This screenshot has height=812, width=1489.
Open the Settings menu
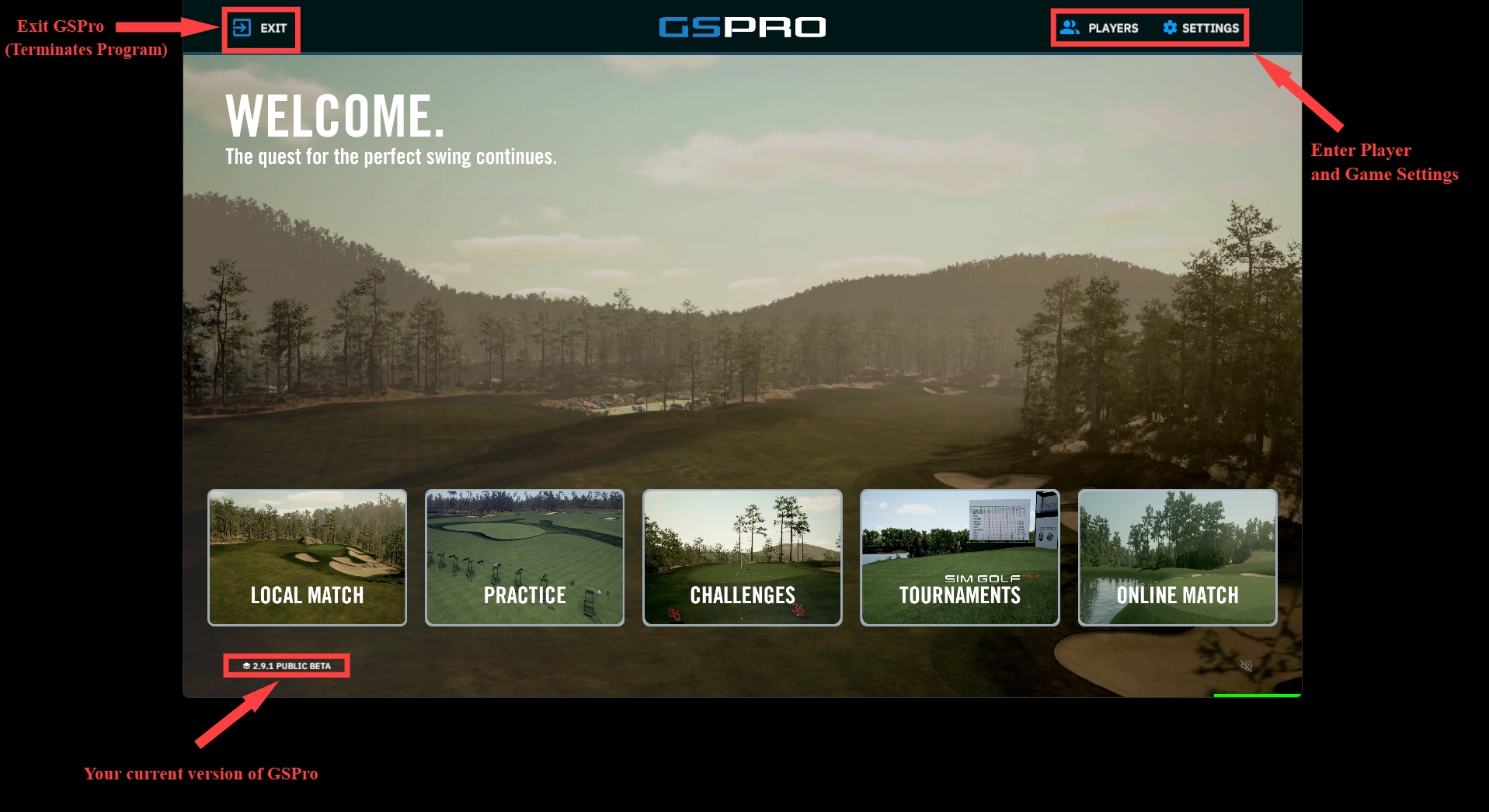pyautogui.click(x=1201, y=28)
